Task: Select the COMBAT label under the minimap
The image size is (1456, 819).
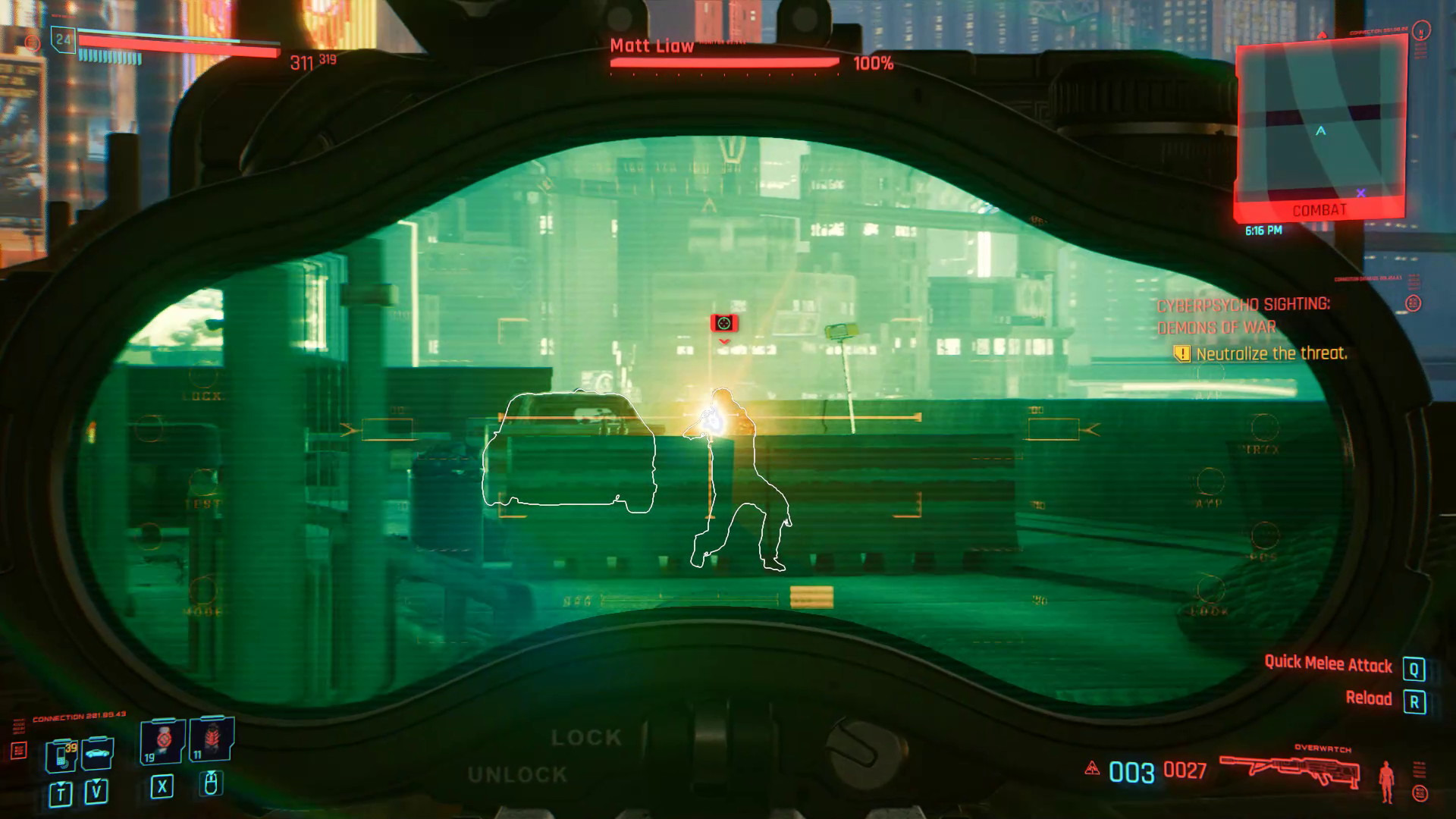Action: 1319,210
